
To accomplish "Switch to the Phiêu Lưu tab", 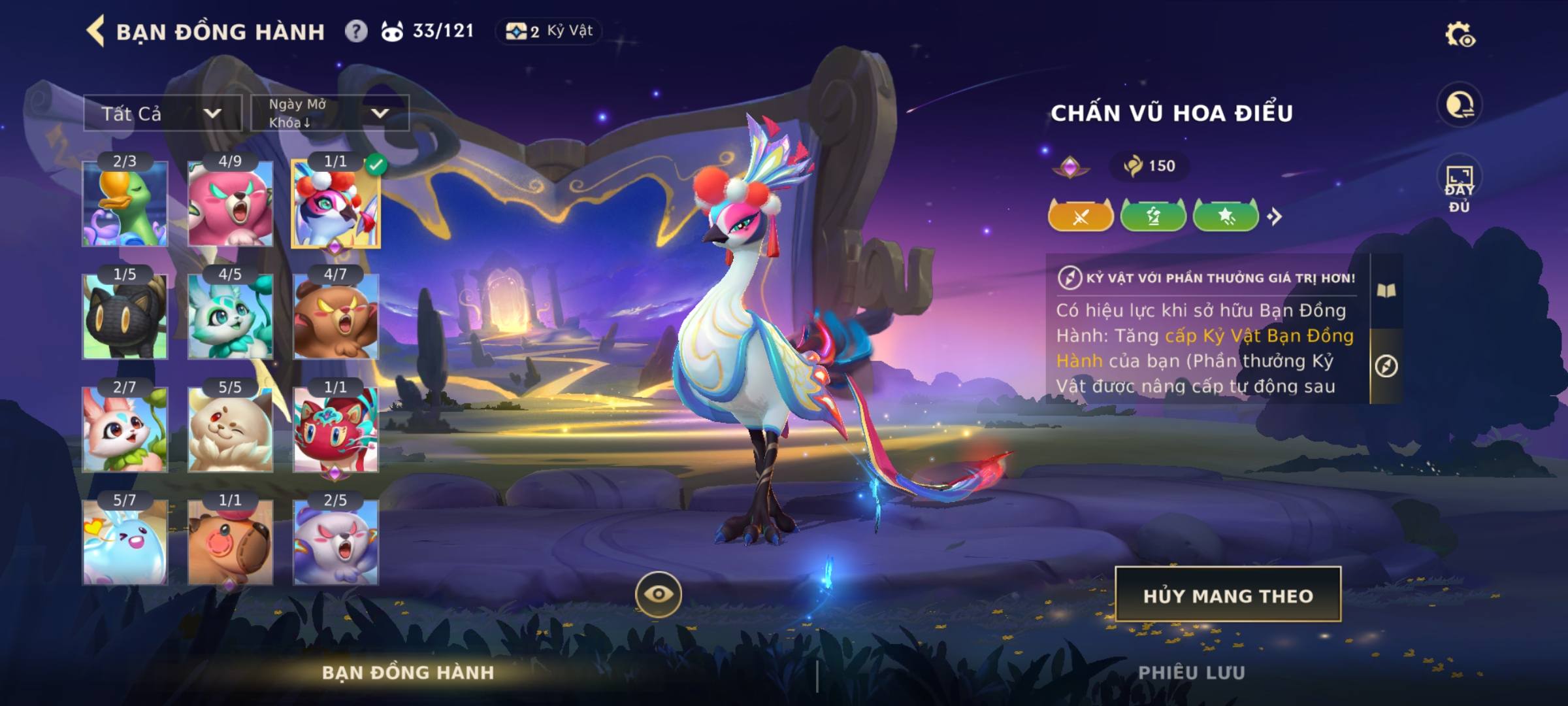I will point(1191,672).
